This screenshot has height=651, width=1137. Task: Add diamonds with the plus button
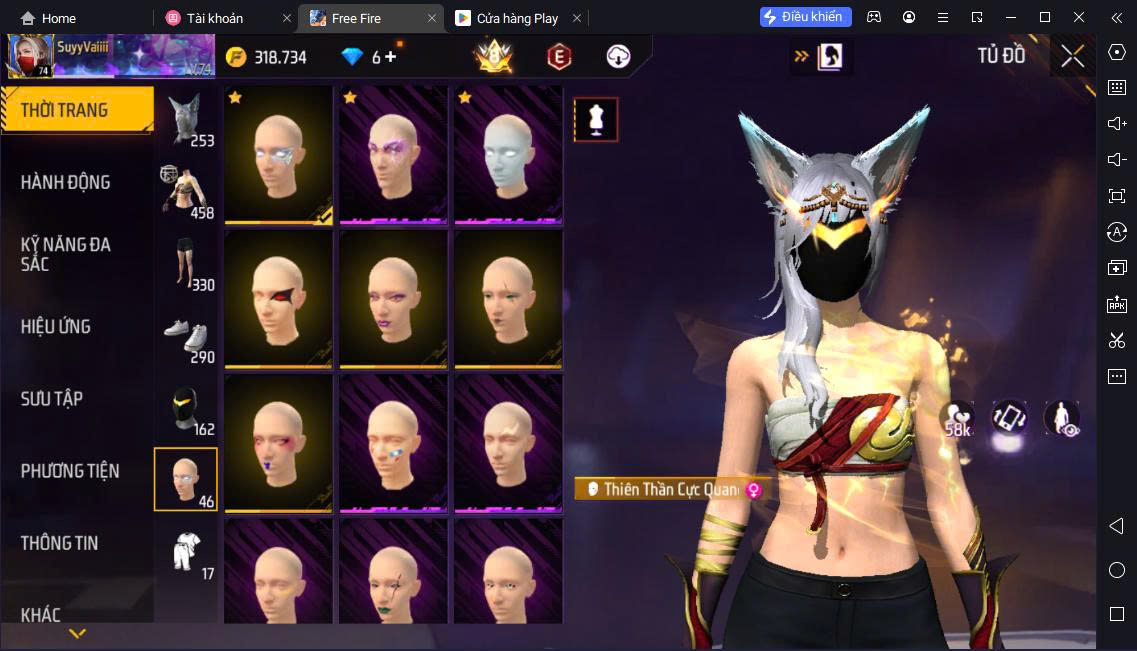pyautogui.click(x=391, y=57)
